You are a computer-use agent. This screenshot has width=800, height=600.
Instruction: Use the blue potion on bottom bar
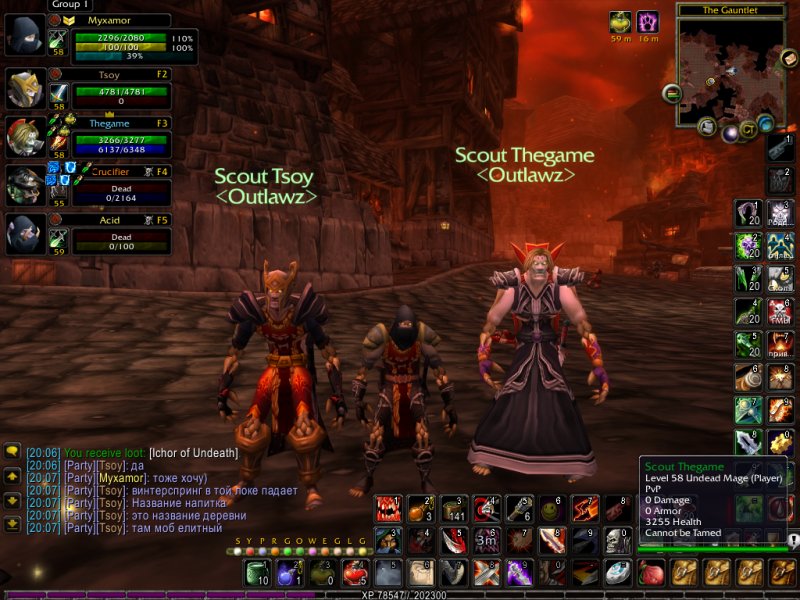click(289, 572)
